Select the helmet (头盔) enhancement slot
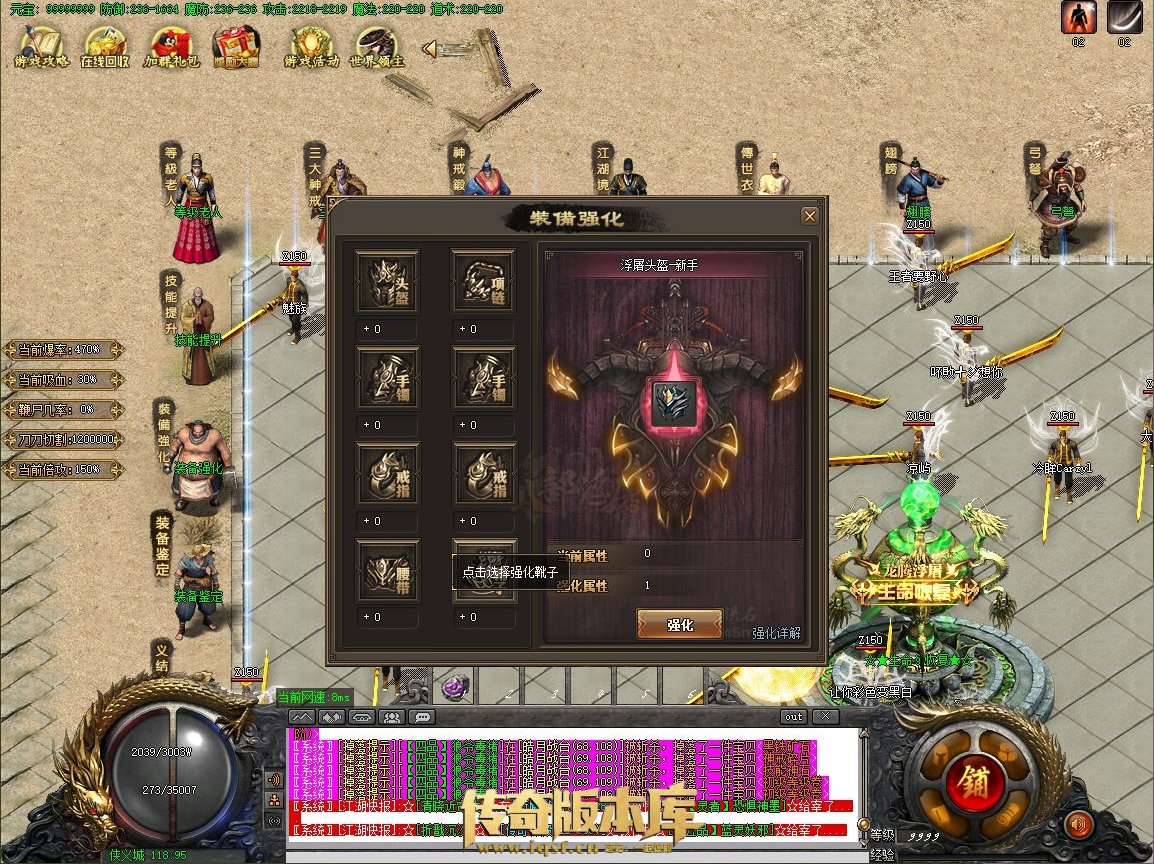The image size is (1154, 864). (x=387, y=283)
